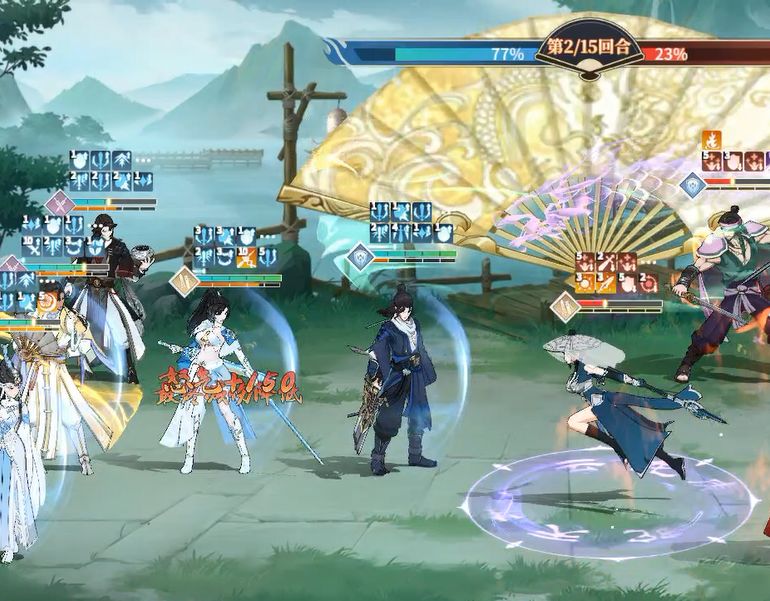Select the blue shield emblem of the enemy swordsman
Viewport: 770px width, 601px height.
[x=693, y=185]
